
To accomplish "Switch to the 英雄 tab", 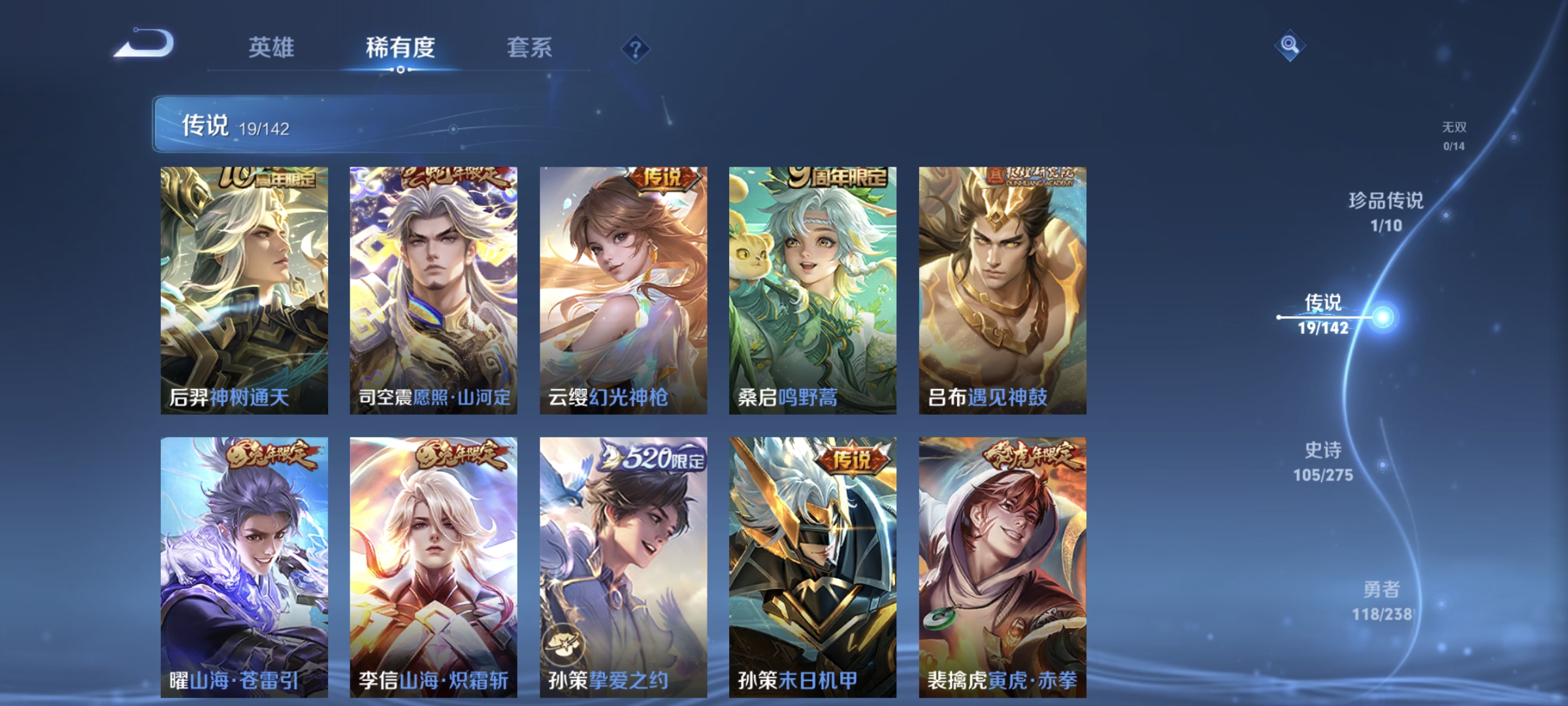I will pyautogui.click(x=272, y=47).
